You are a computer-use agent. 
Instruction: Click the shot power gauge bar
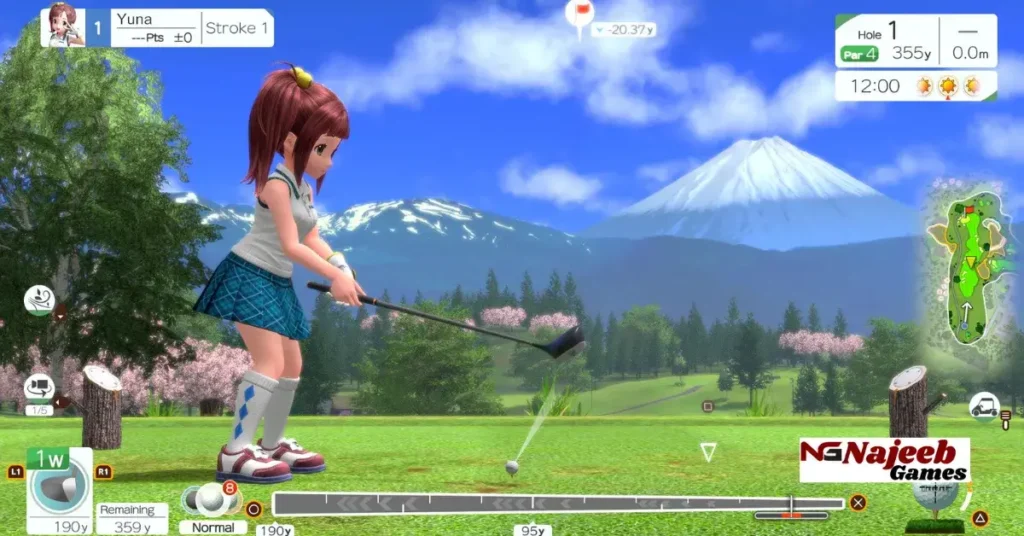558,504
